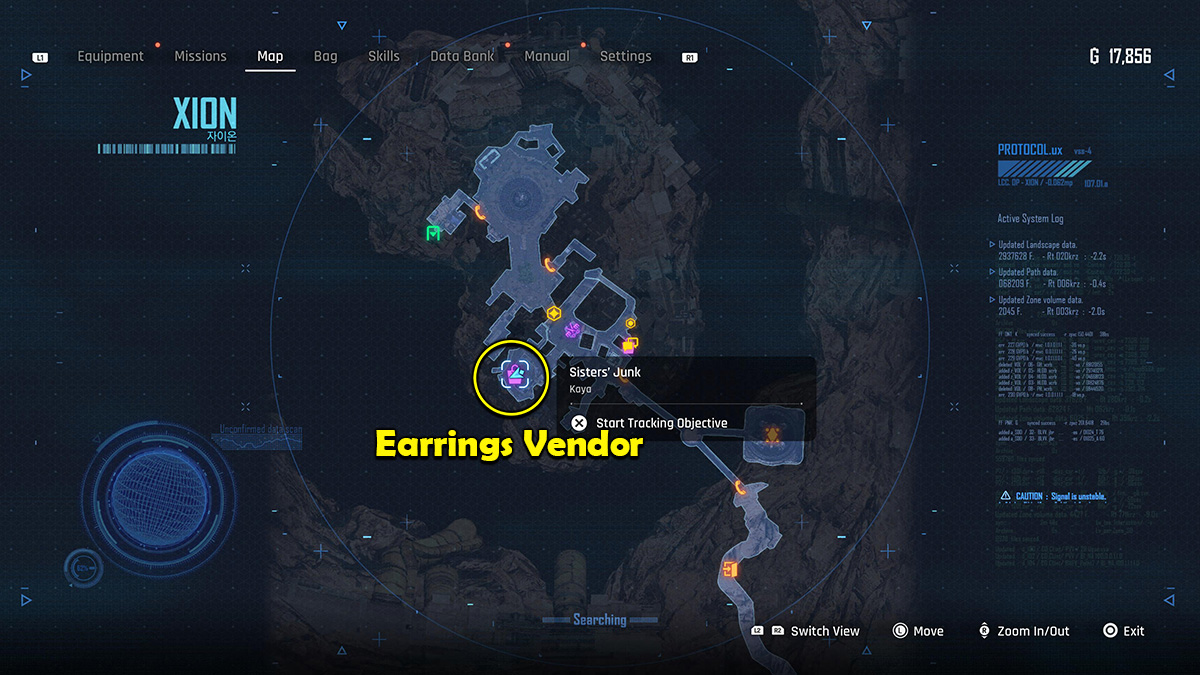Show the Manual tab
This screenshot has width=1200, height=675.
[547, 57]
